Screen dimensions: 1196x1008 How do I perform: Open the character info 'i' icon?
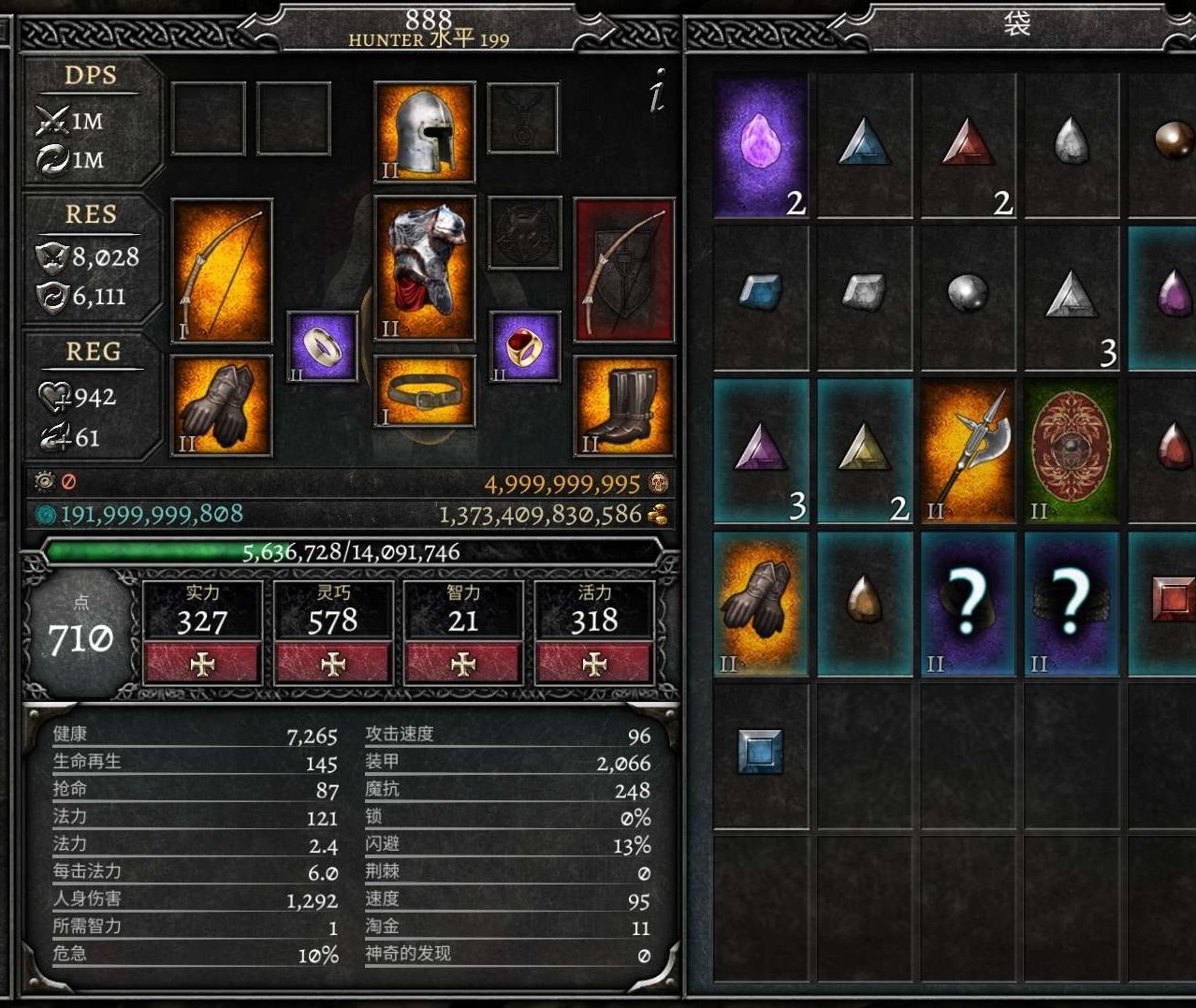click(x=658, y=91)
